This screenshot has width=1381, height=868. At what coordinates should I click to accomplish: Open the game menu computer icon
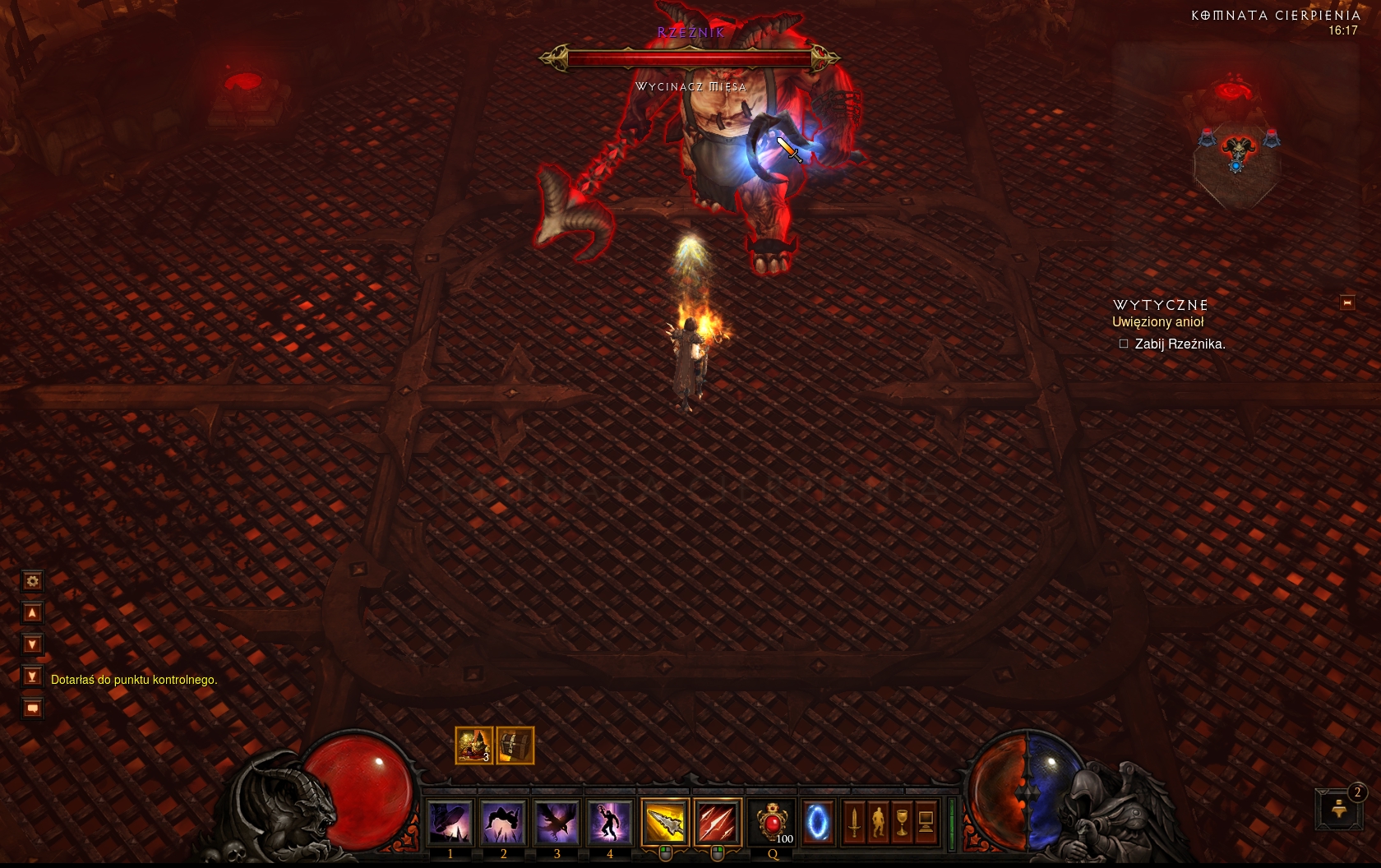point(926,822)
